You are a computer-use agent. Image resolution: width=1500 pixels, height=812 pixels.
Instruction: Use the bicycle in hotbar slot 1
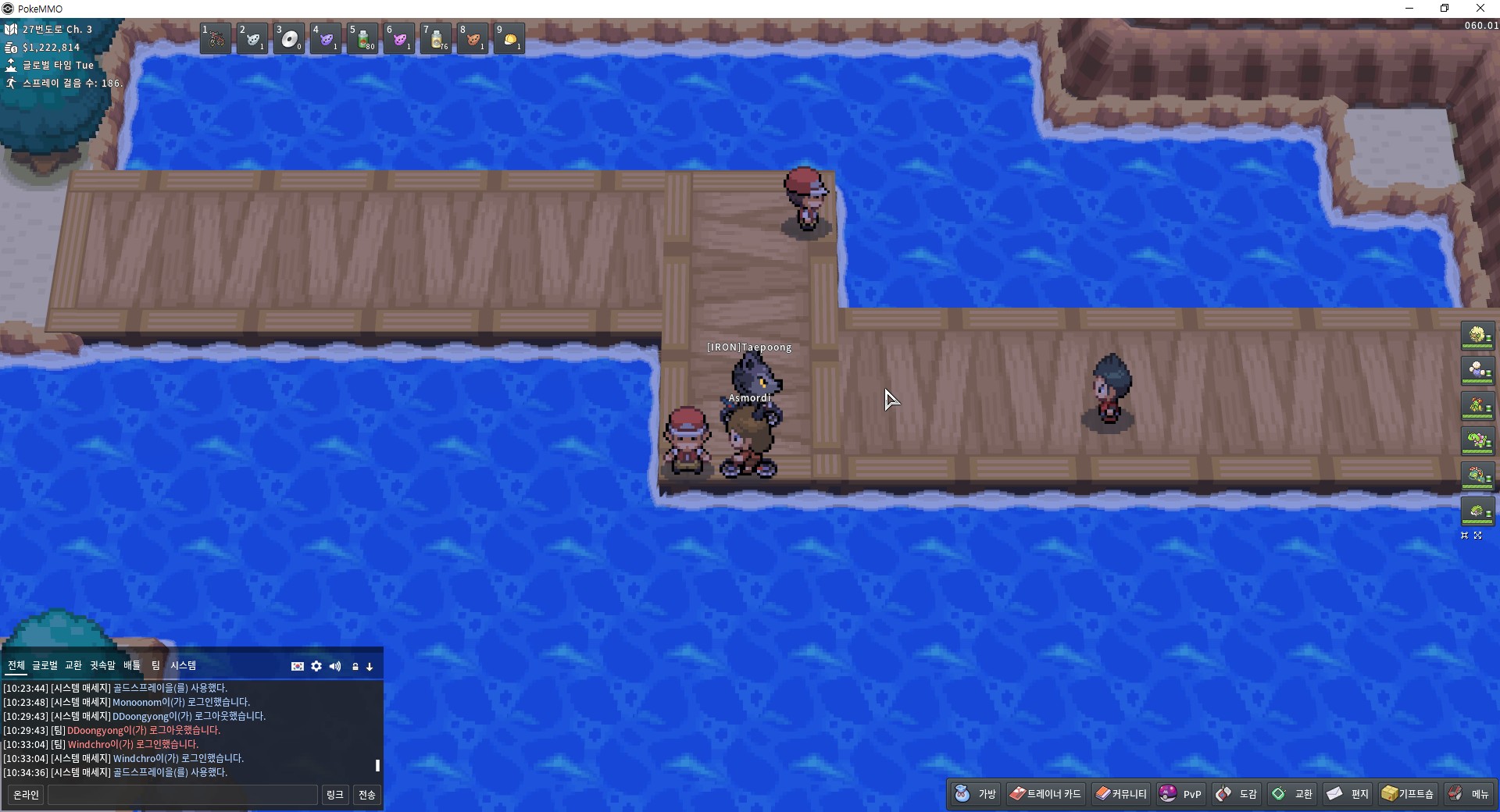pyautogui.click(x=215, y=38)
